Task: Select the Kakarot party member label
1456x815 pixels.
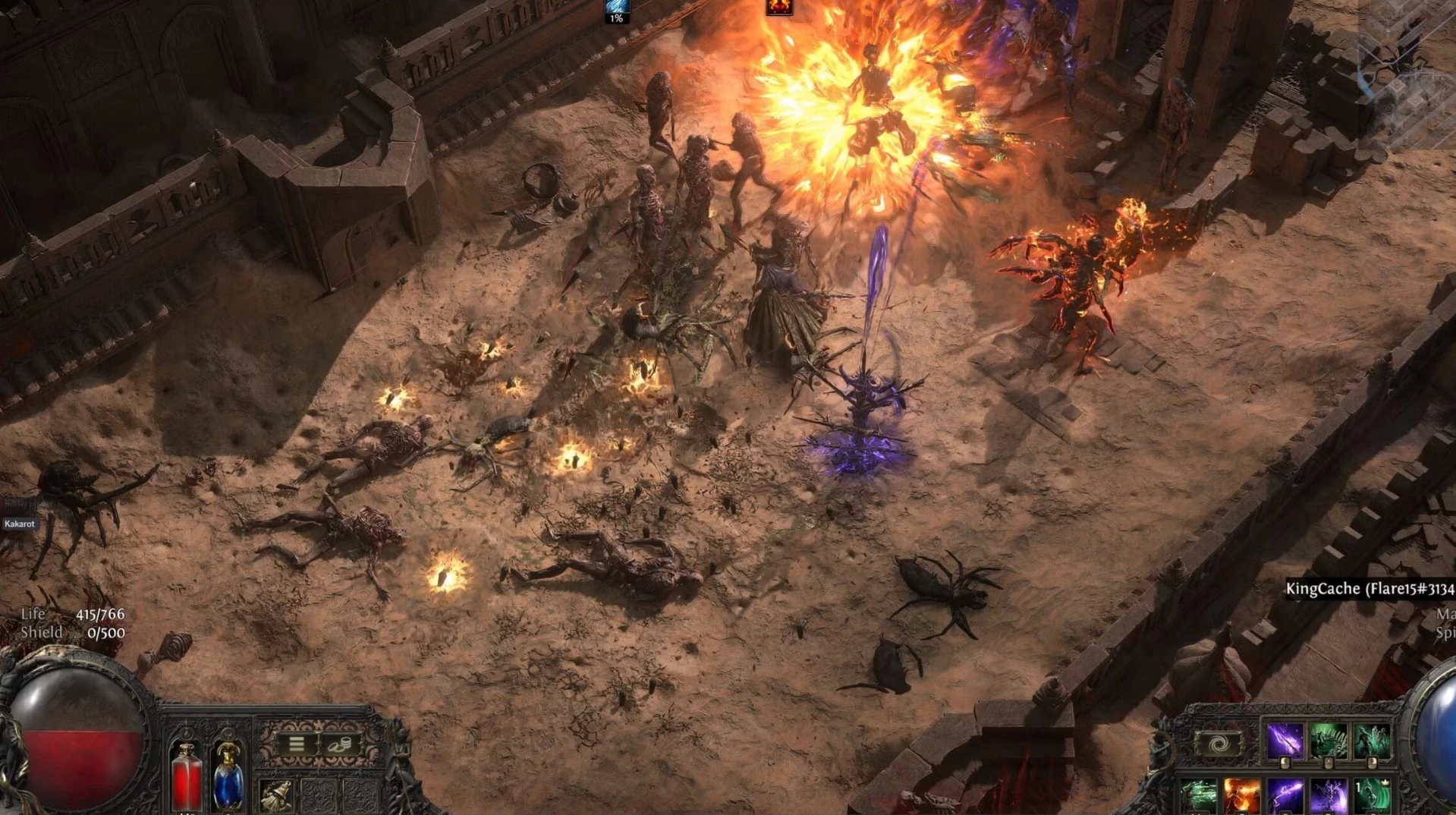Action: 19,524
